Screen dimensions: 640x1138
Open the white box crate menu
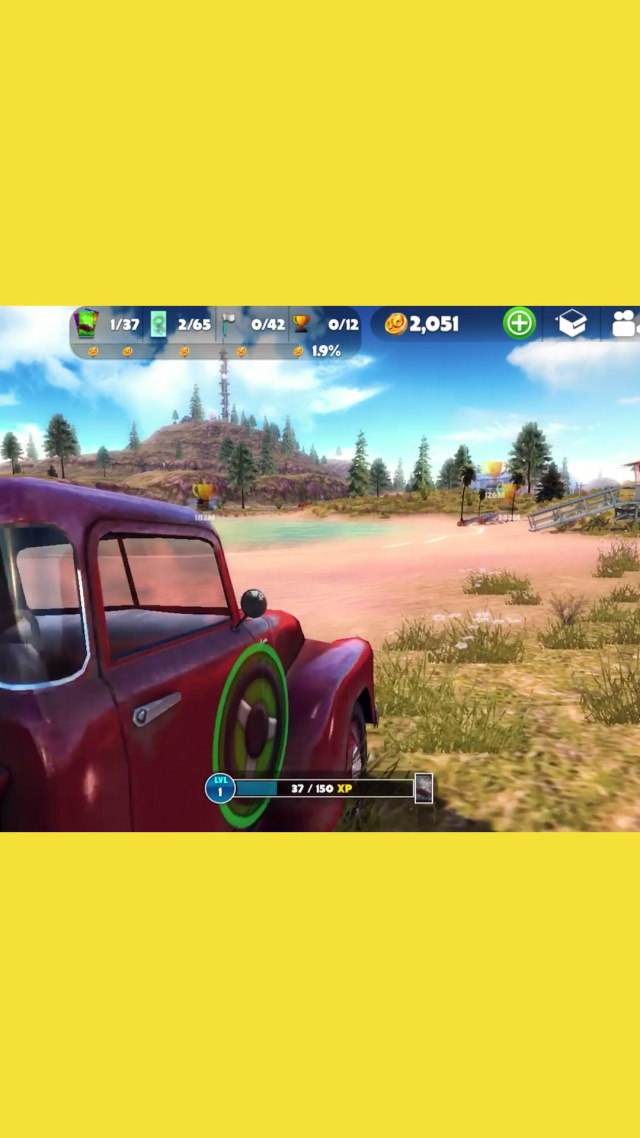(x=572, y=323)
